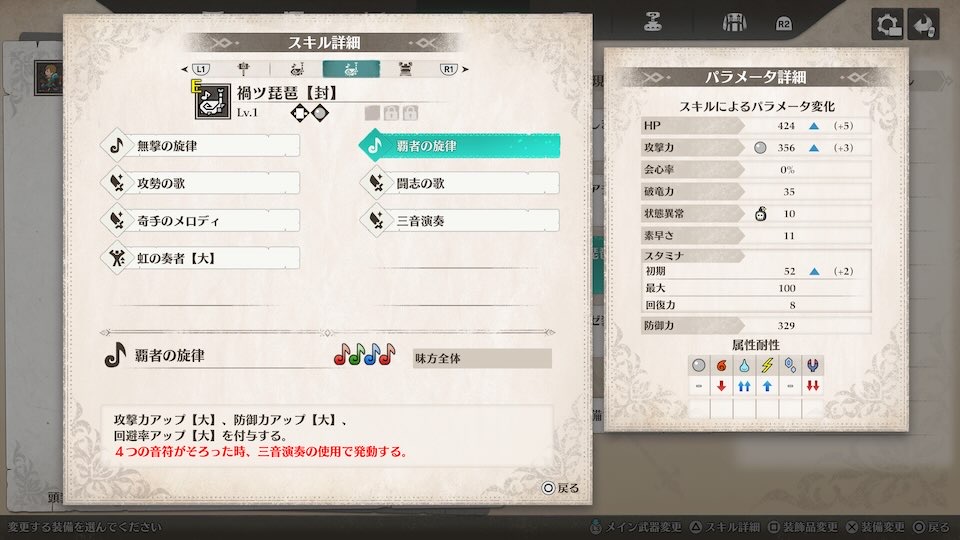Screen dimensions: 960x540
Task: Click the highlighted 覇者の旋律 entry
Action: pos(460,146)
